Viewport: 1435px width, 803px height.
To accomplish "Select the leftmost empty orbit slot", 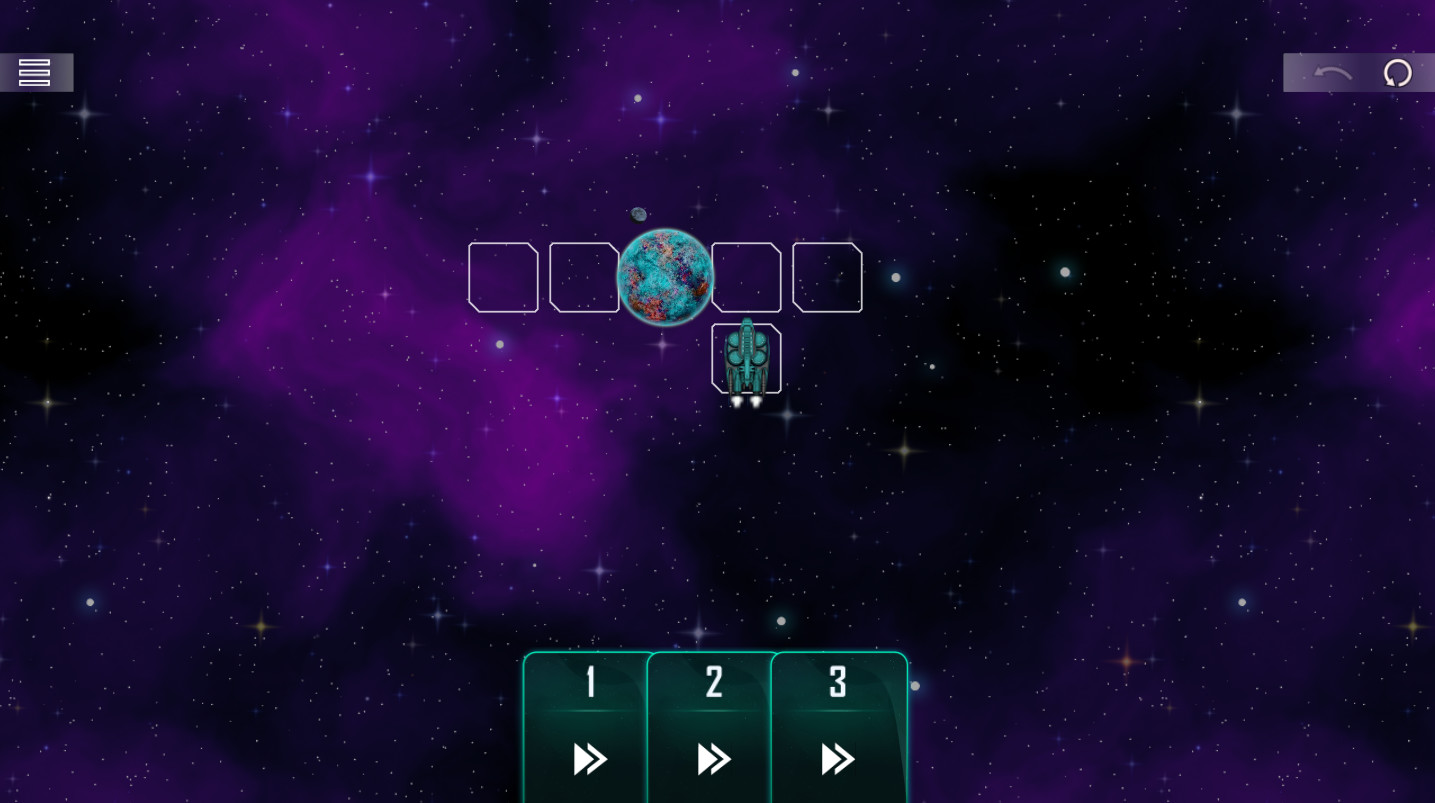I will coord(503,277).
